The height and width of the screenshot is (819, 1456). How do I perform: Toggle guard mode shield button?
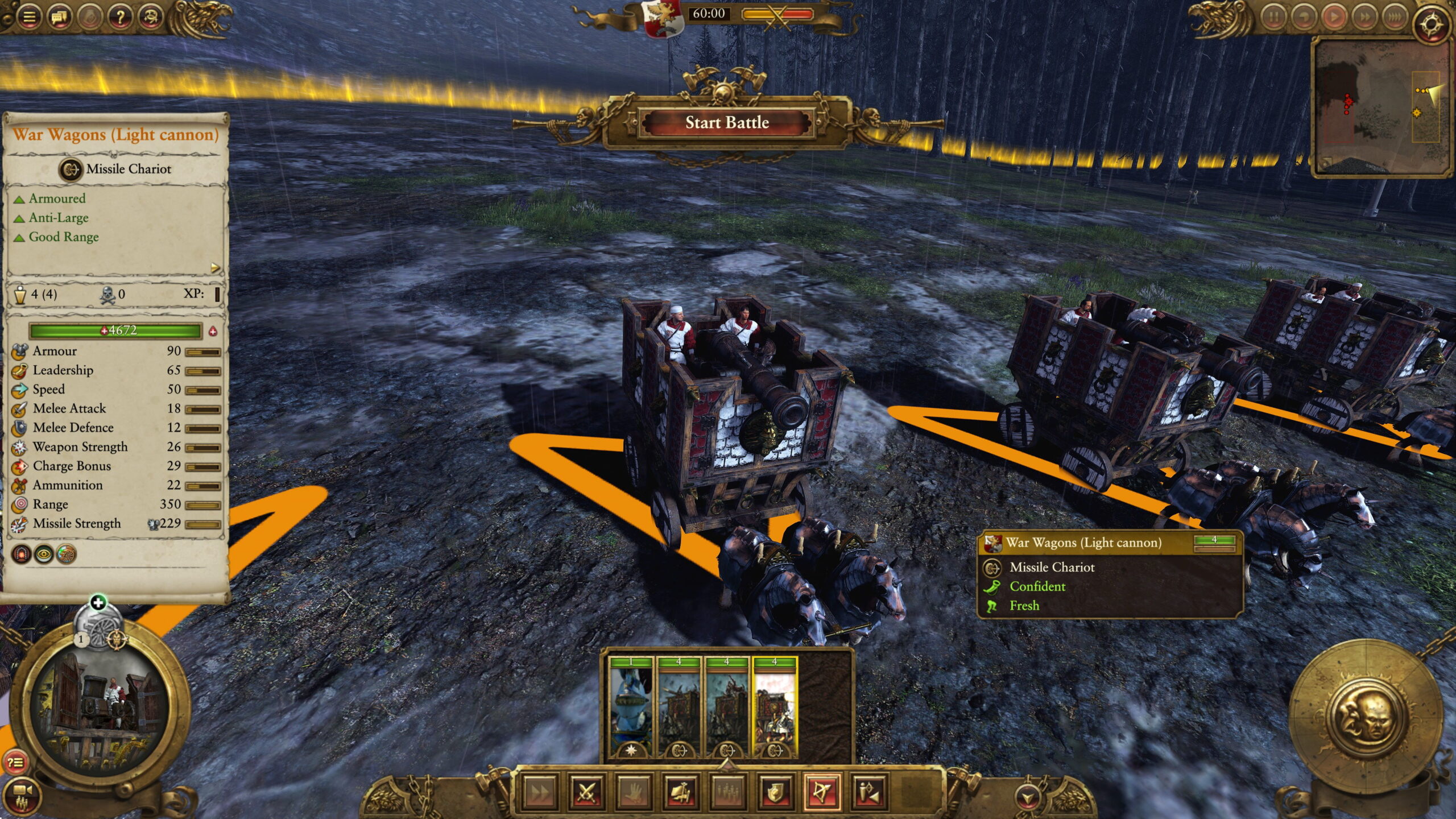(x=775, y=792)
